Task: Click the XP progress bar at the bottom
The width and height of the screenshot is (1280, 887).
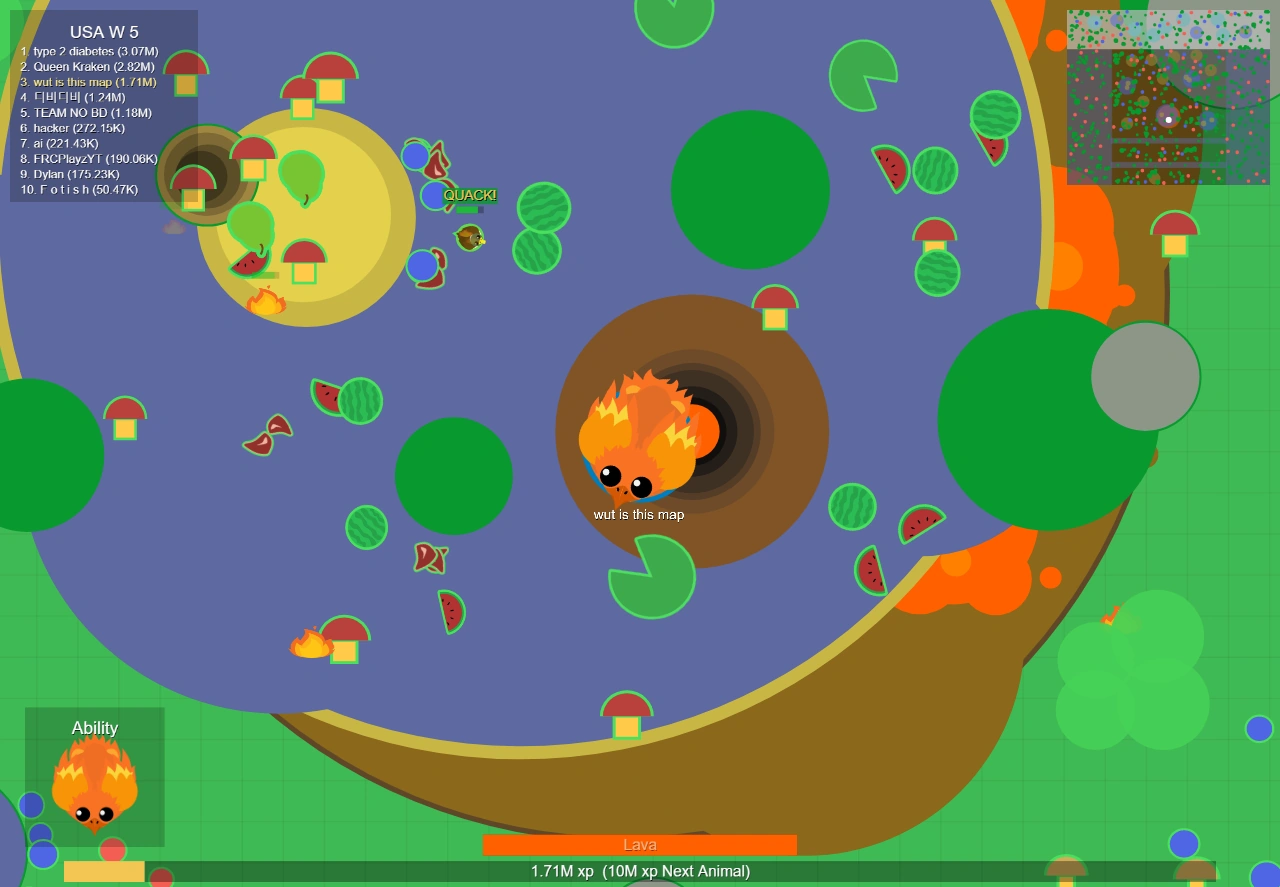Action: (640, 871)
